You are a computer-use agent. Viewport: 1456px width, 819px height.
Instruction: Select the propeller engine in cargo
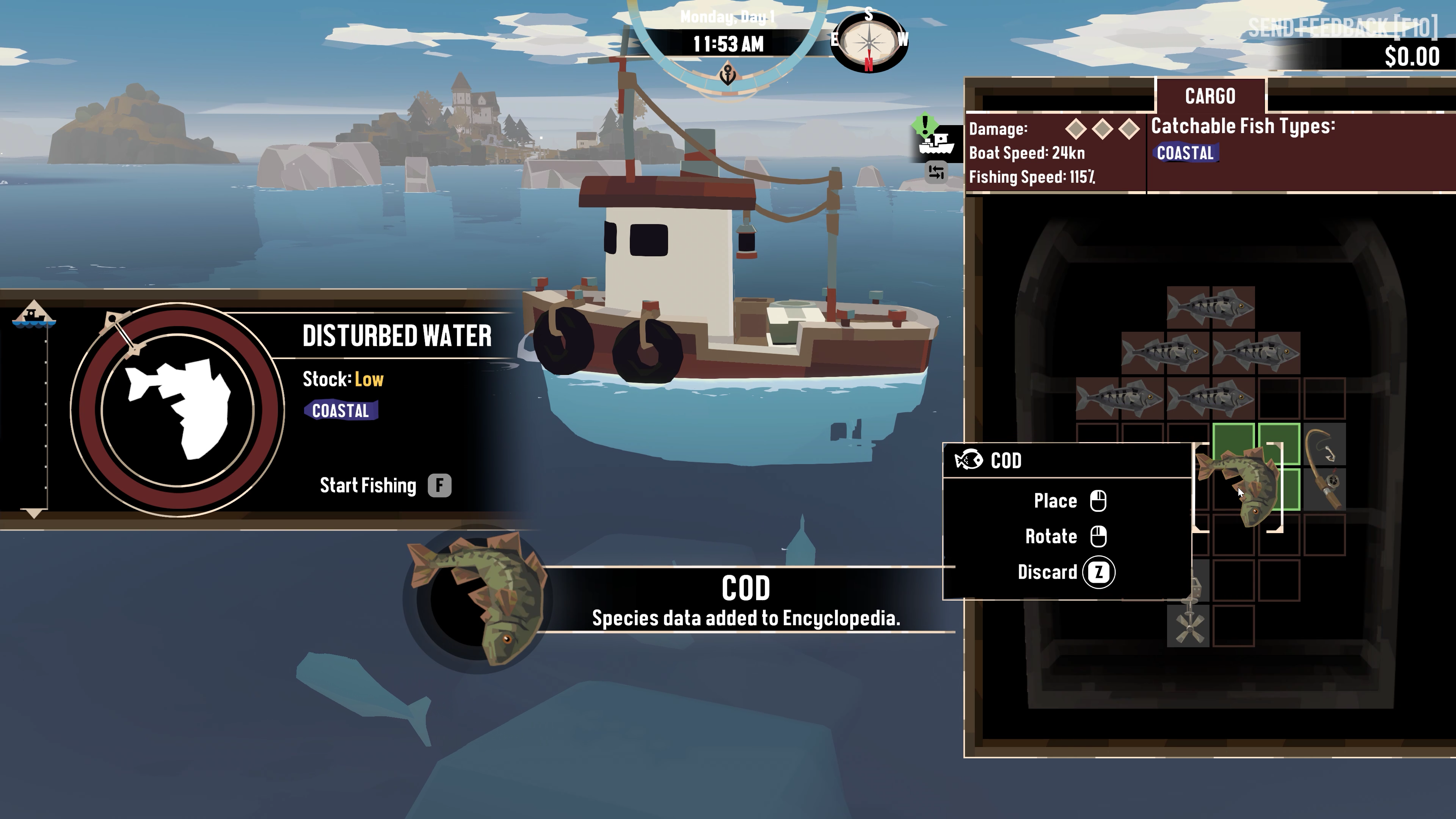pos(1188,626)
